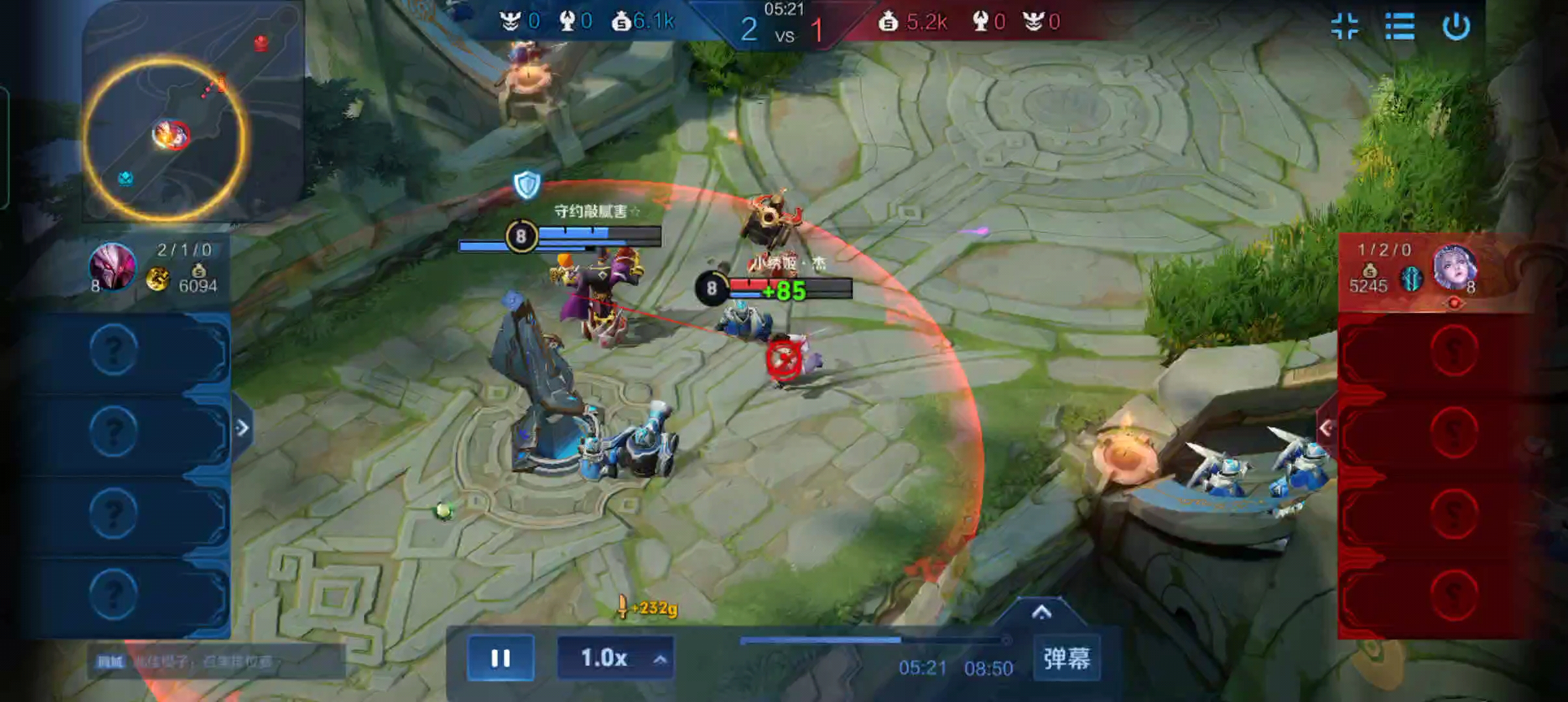Pause the replay playback

(x=500, y=658)
